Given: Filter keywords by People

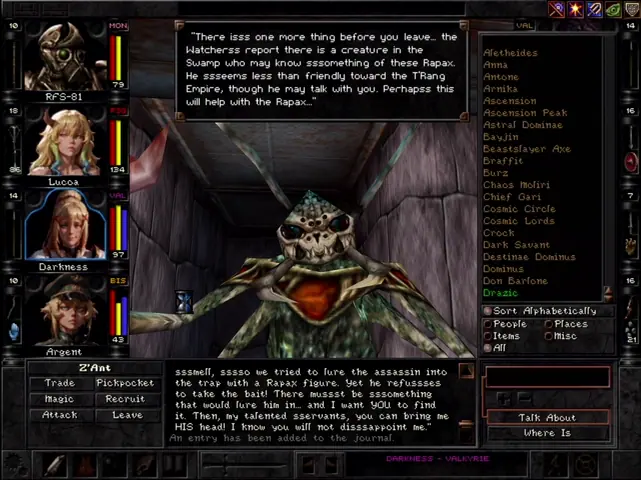Looking at the screenshot, I should [x=489, y=324].
